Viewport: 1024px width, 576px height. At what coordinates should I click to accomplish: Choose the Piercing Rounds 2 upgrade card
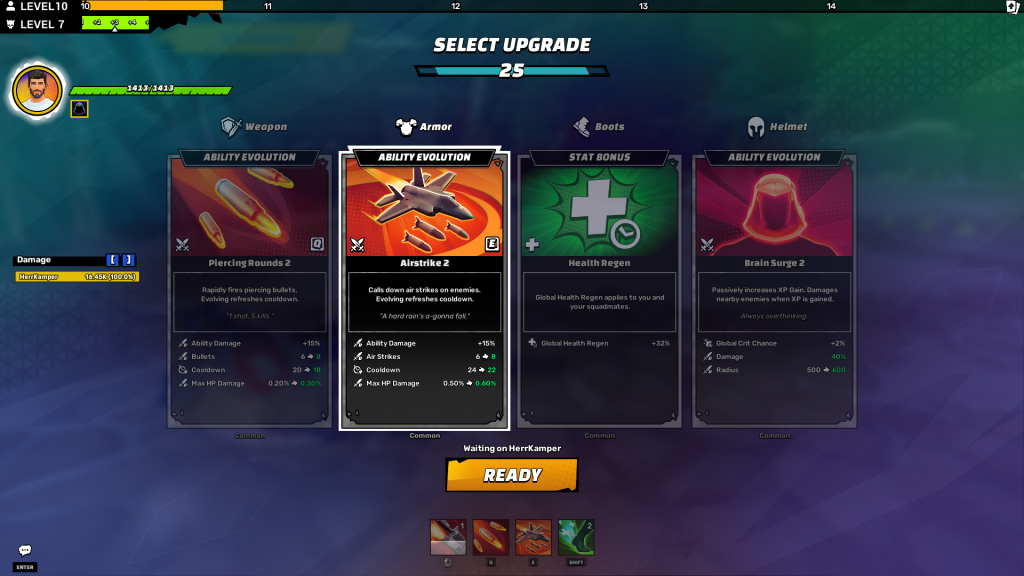click(x=250, y=290)
